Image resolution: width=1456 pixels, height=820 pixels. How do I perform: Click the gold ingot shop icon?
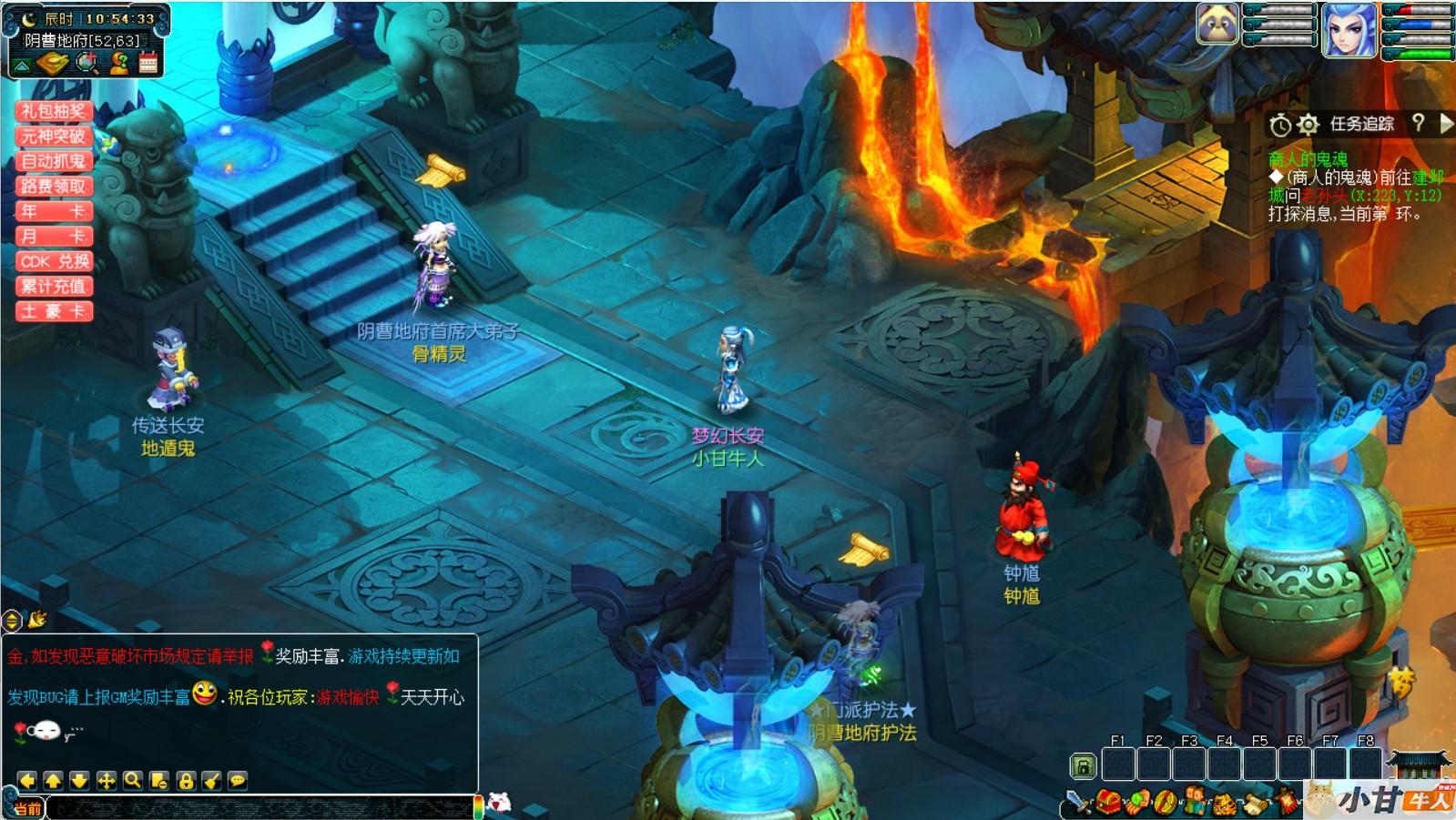(x=53, y=64)
